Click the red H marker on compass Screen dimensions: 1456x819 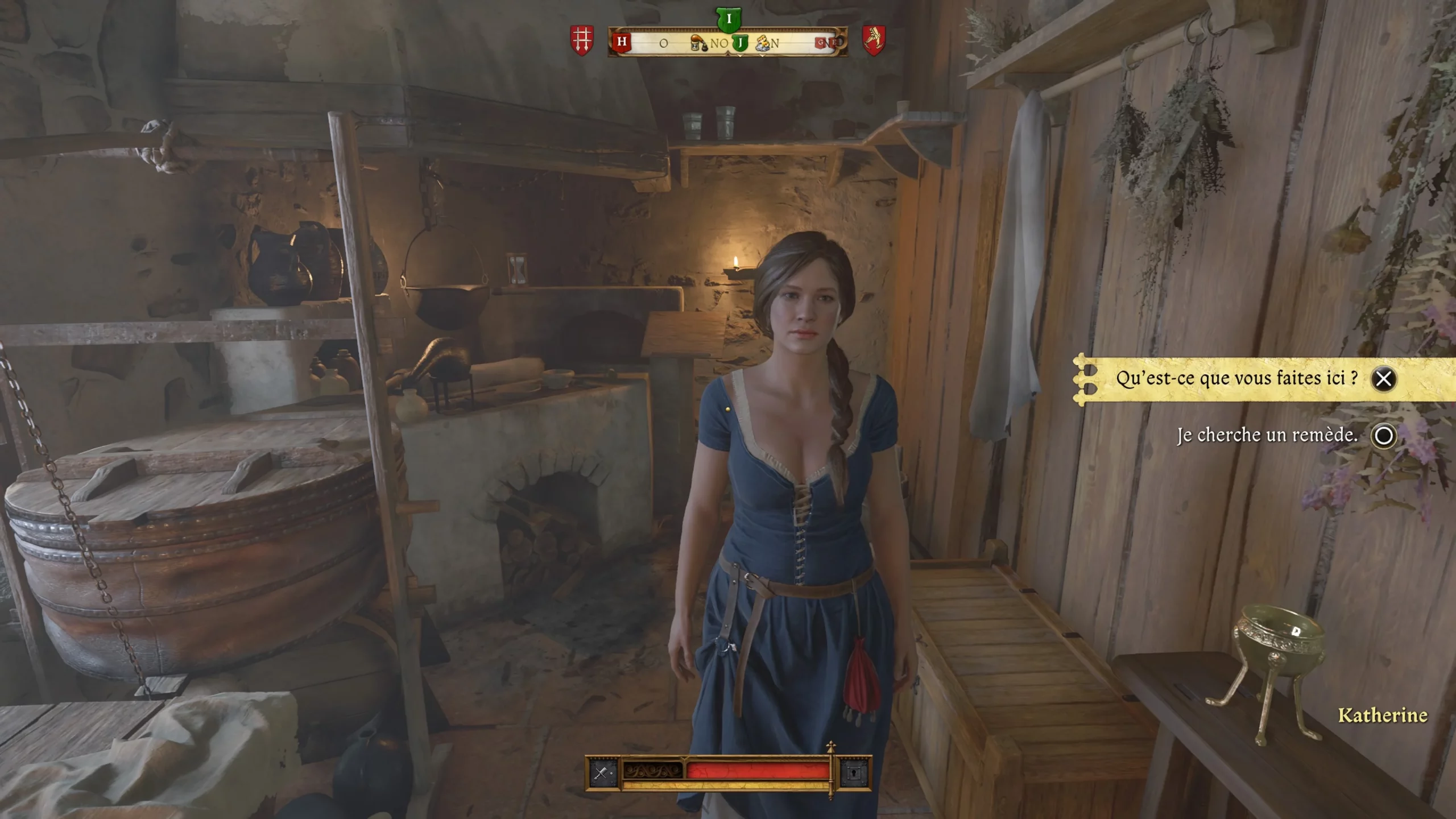pos(622,42)
